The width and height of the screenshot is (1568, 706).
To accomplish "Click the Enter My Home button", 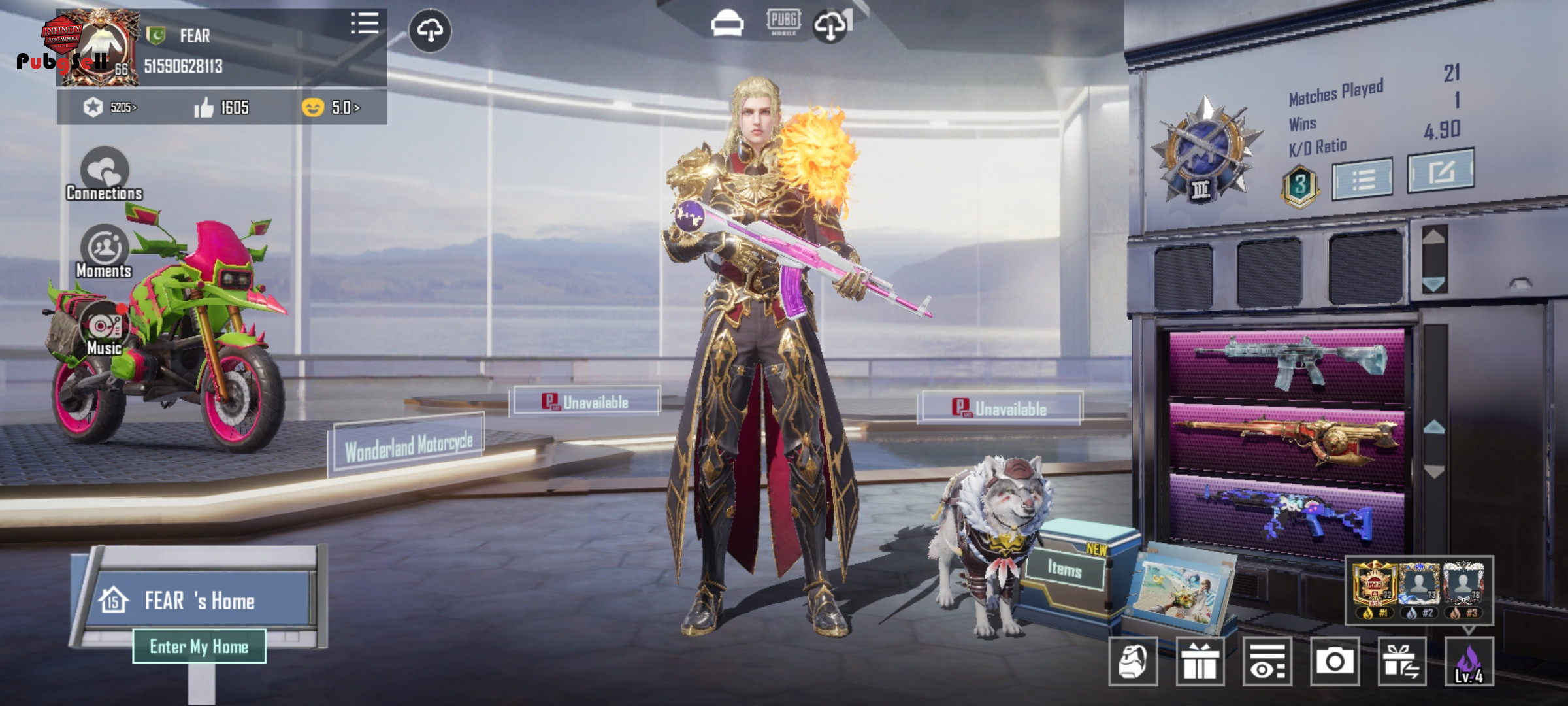I will coord(199,646).
